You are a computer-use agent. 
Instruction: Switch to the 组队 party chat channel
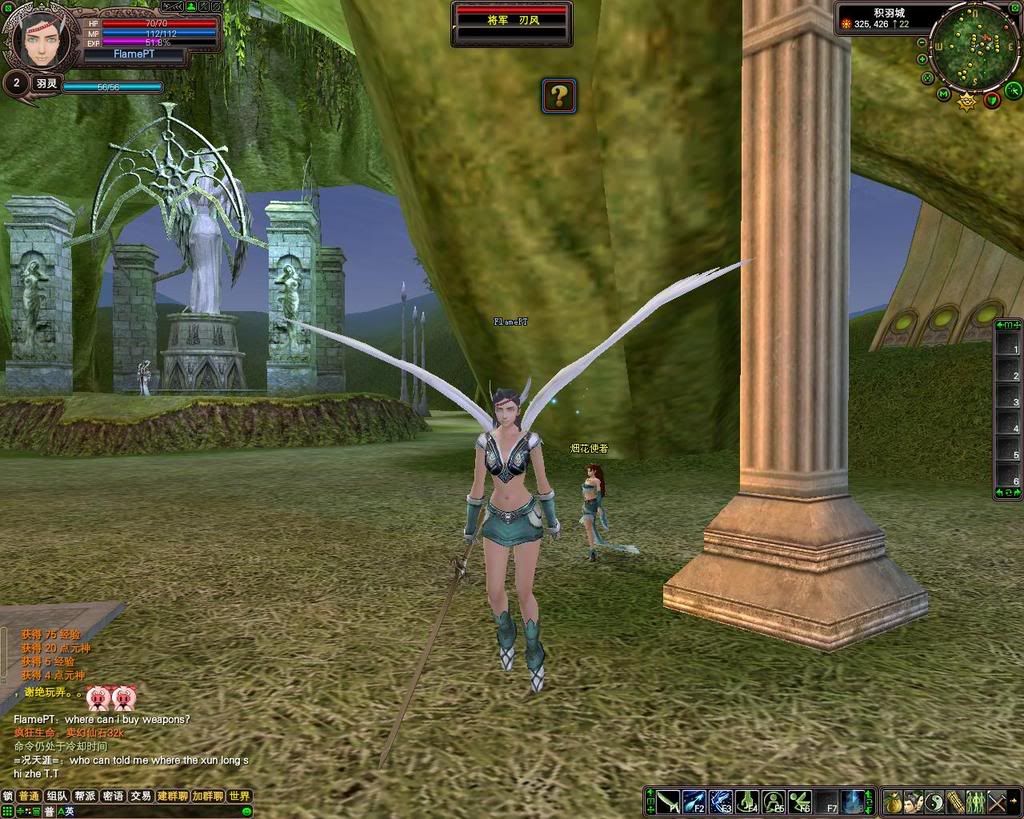coord(57,796)
